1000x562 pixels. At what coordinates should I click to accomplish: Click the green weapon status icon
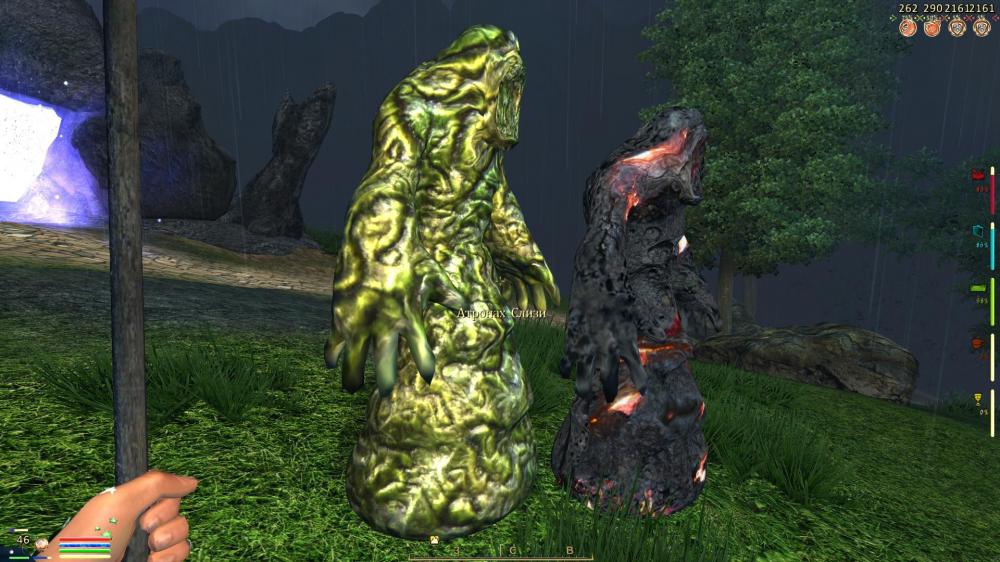tap(978, 289)
